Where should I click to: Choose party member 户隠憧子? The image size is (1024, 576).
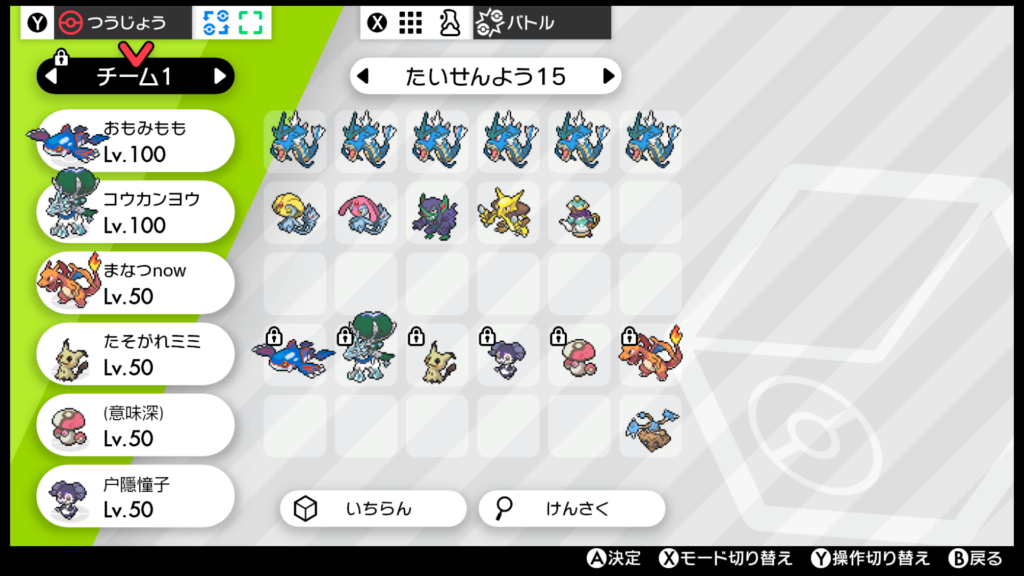tap(135, 496)
